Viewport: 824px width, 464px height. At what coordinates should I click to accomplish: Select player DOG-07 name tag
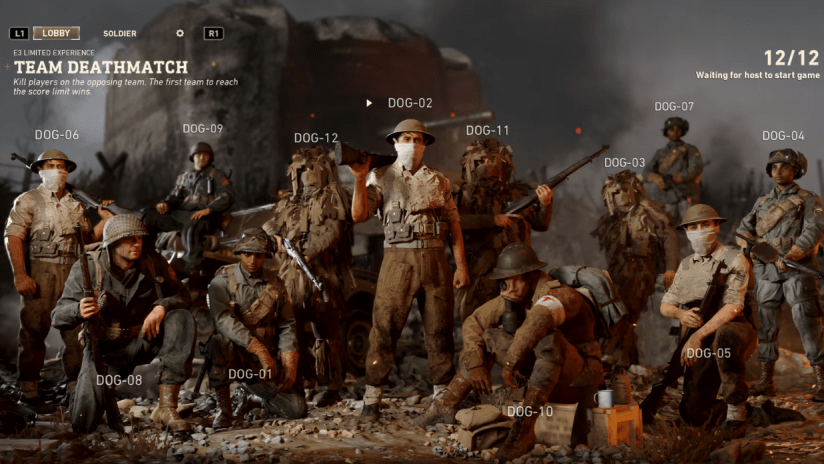click(674, 106)
